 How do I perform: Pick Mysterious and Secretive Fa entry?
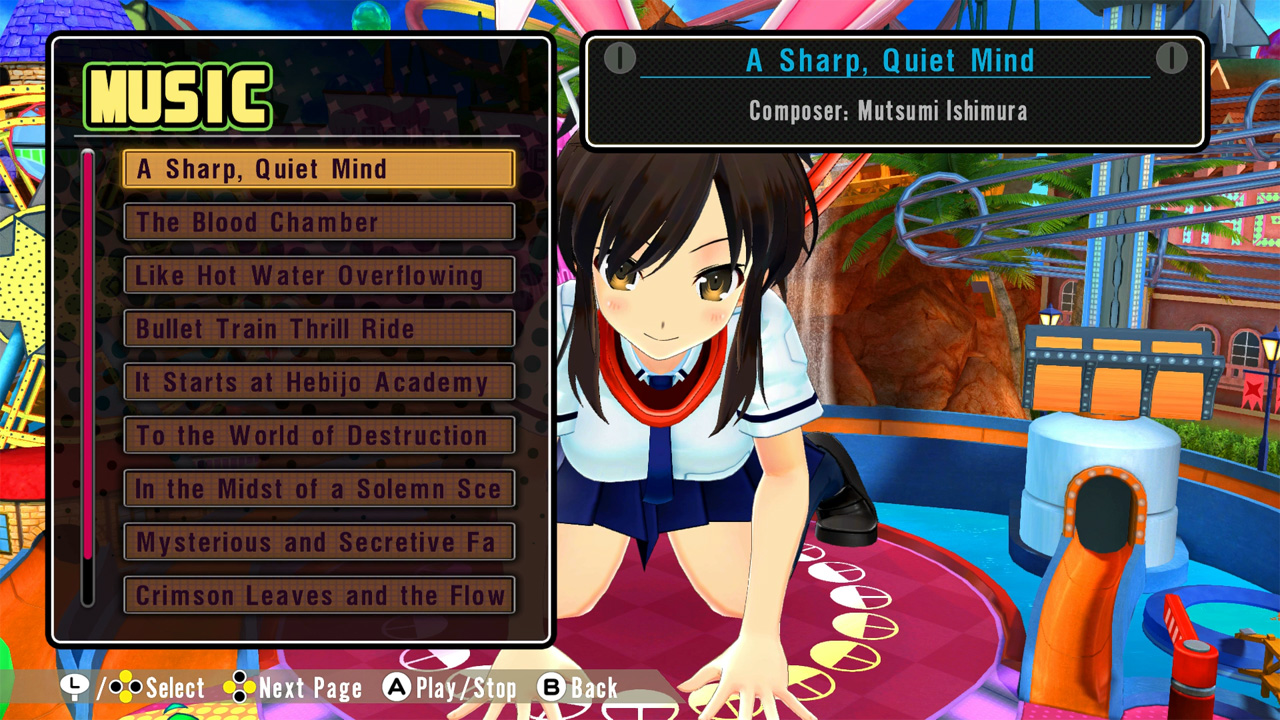318,542
